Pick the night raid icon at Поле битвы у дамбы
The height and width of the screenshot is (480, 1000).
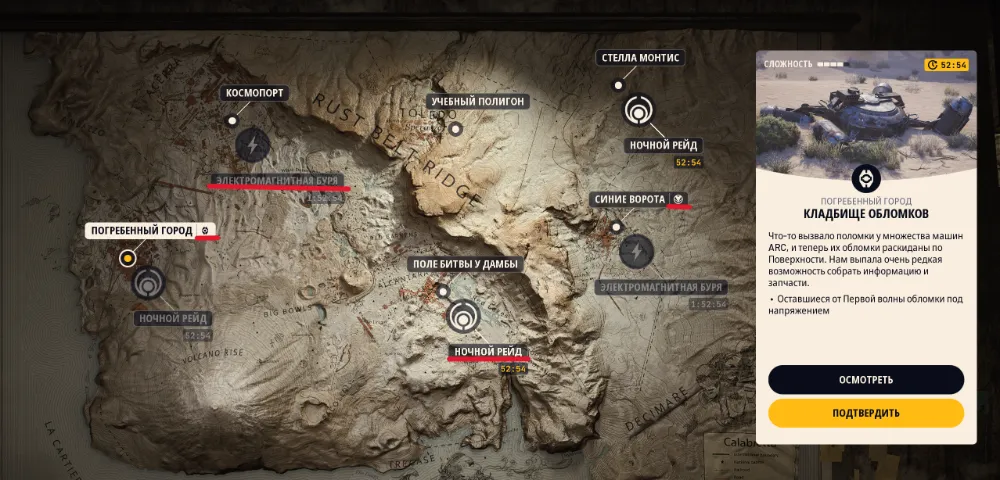click(463, 317)
